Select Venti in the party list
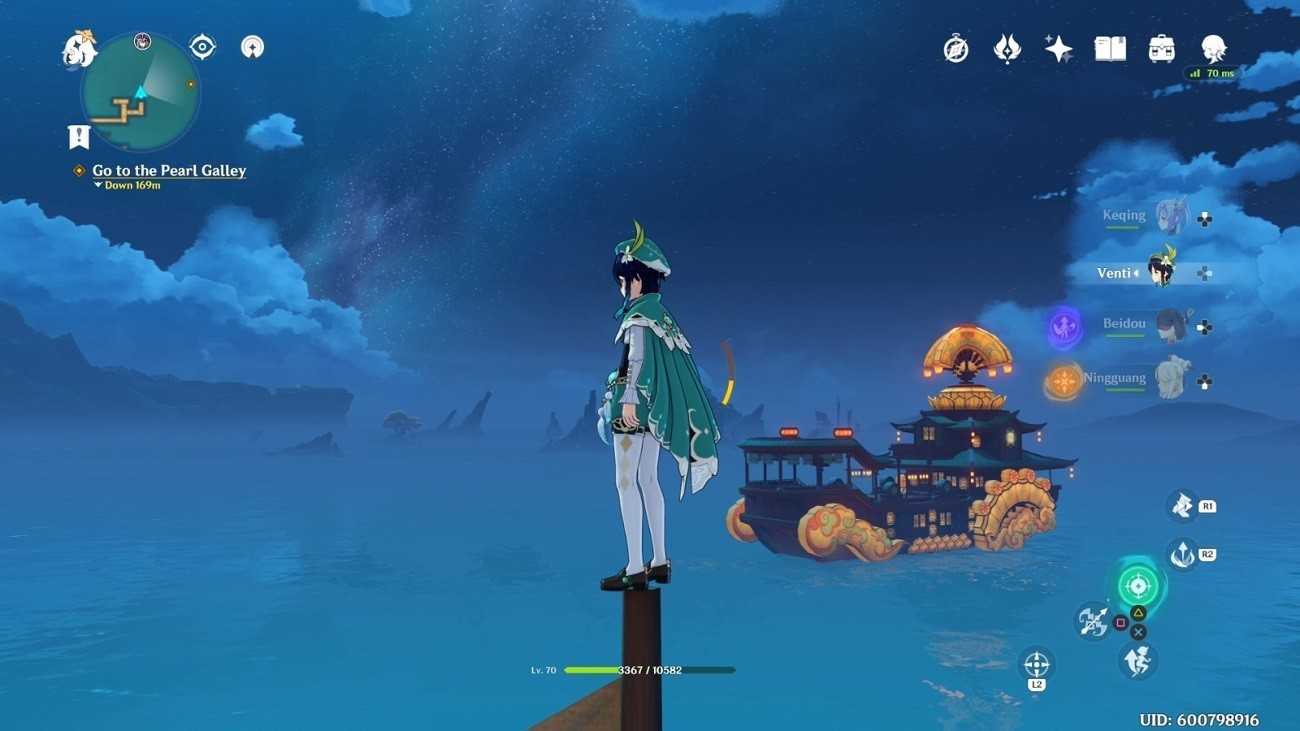 pyautogui.click(x=1160, y=272)
